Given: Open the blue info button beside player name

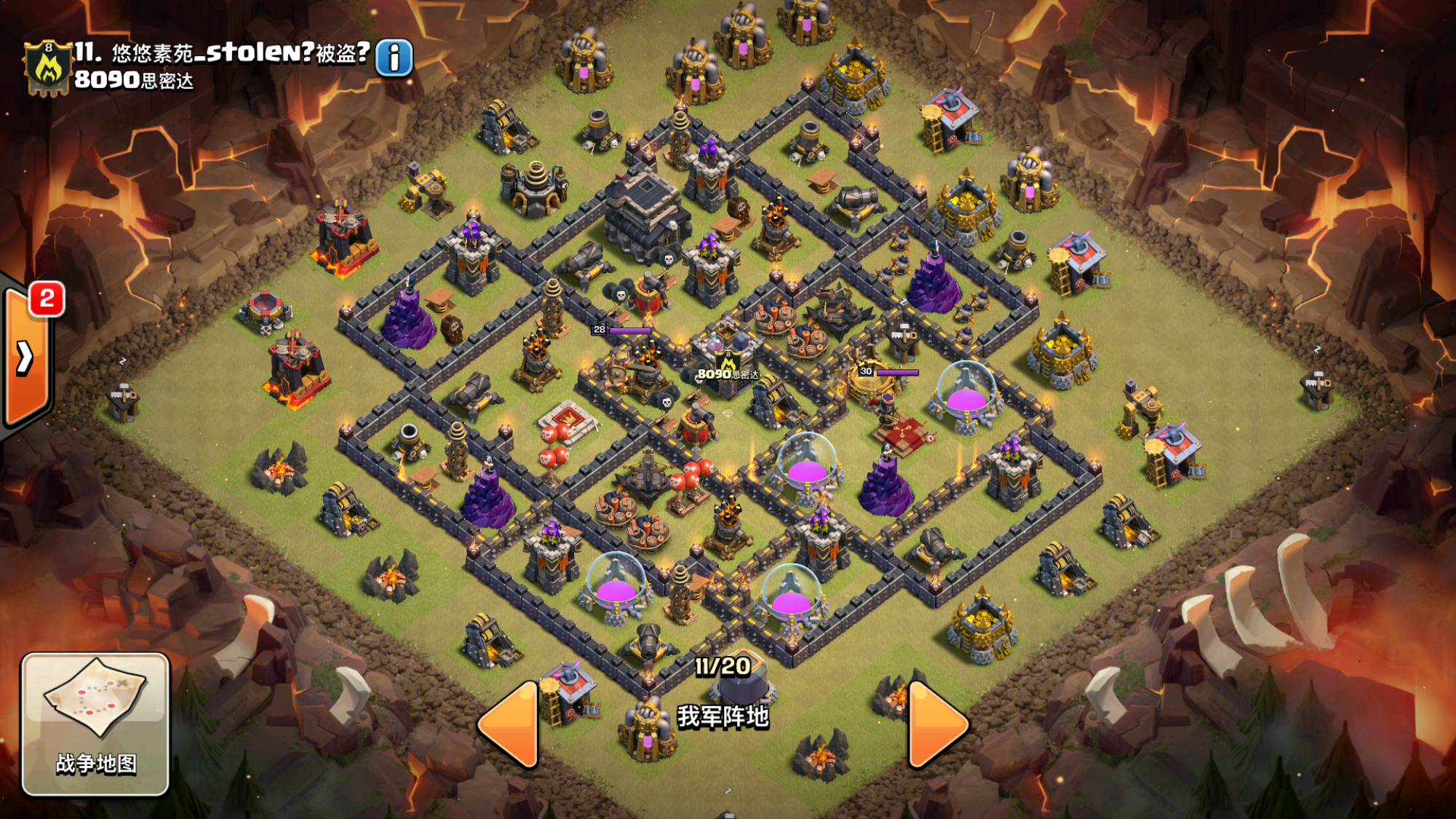Looking at the screenshot, I should pyautogui.click(x=394, y=58).
